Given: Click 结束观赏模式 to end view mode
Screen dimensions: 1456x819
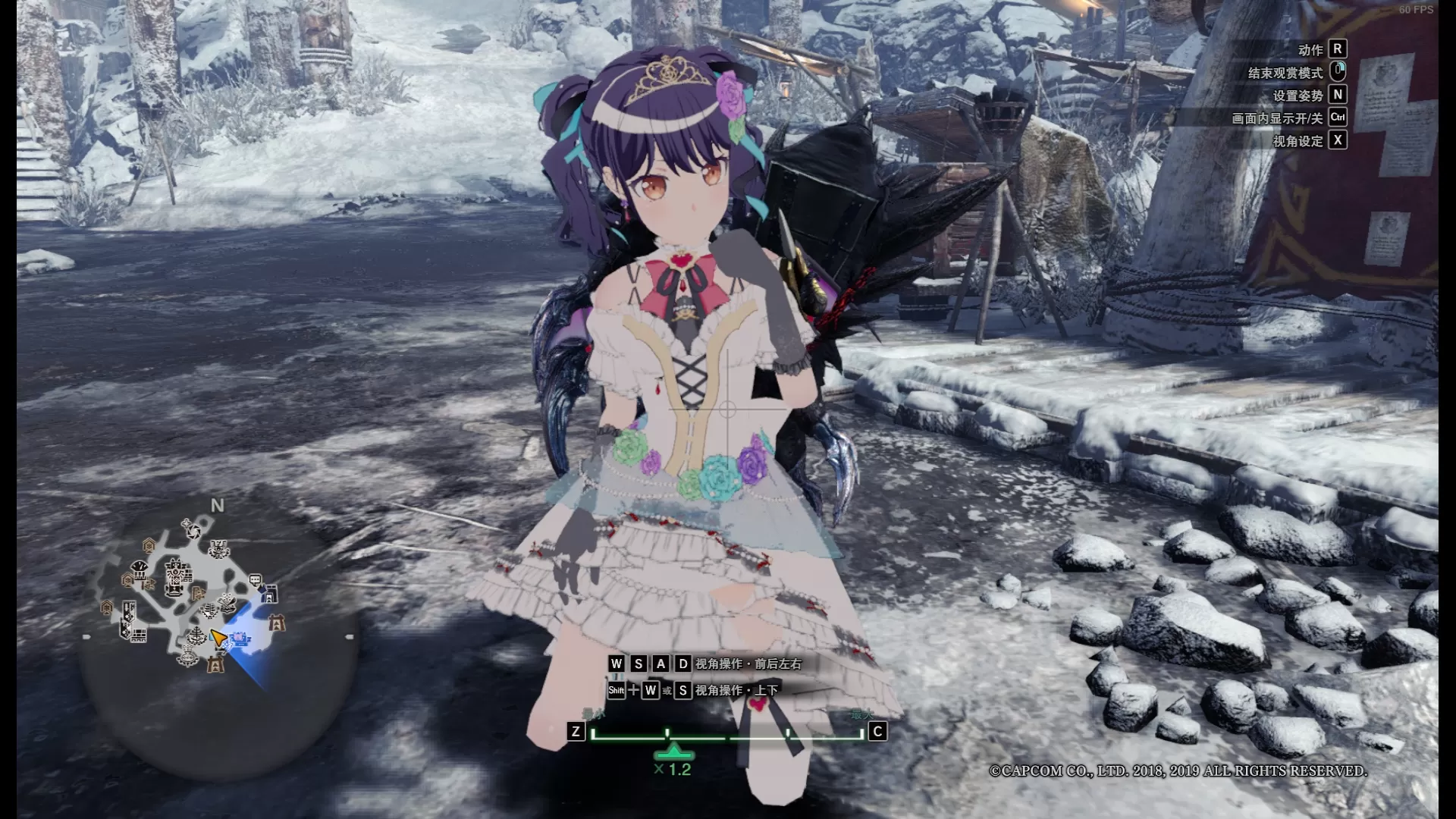Looking at the screenshot, I should (x=1285, y=73).
